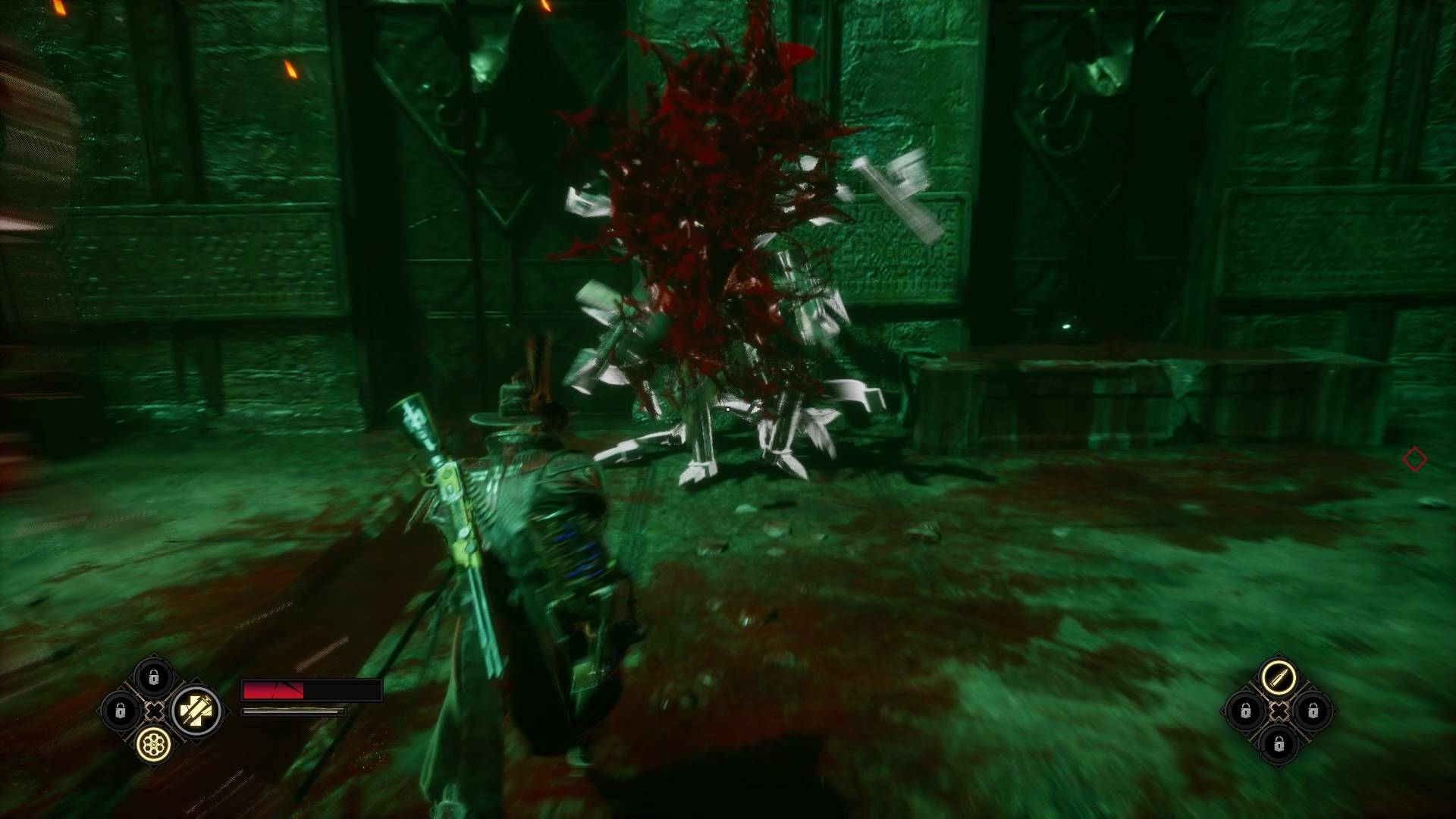Use the healing syringe item
This screenshot has height=819, width=1456.
click(x=196, y=711)
